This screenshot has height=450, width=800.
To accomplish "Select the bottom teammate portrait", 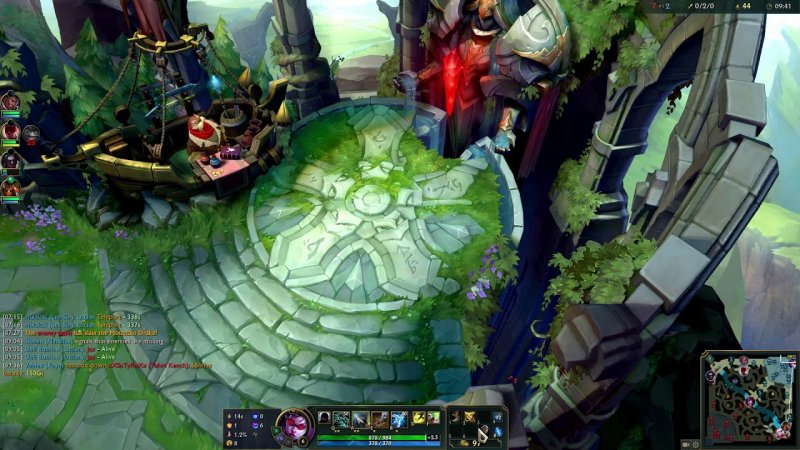I will point(10,187).
